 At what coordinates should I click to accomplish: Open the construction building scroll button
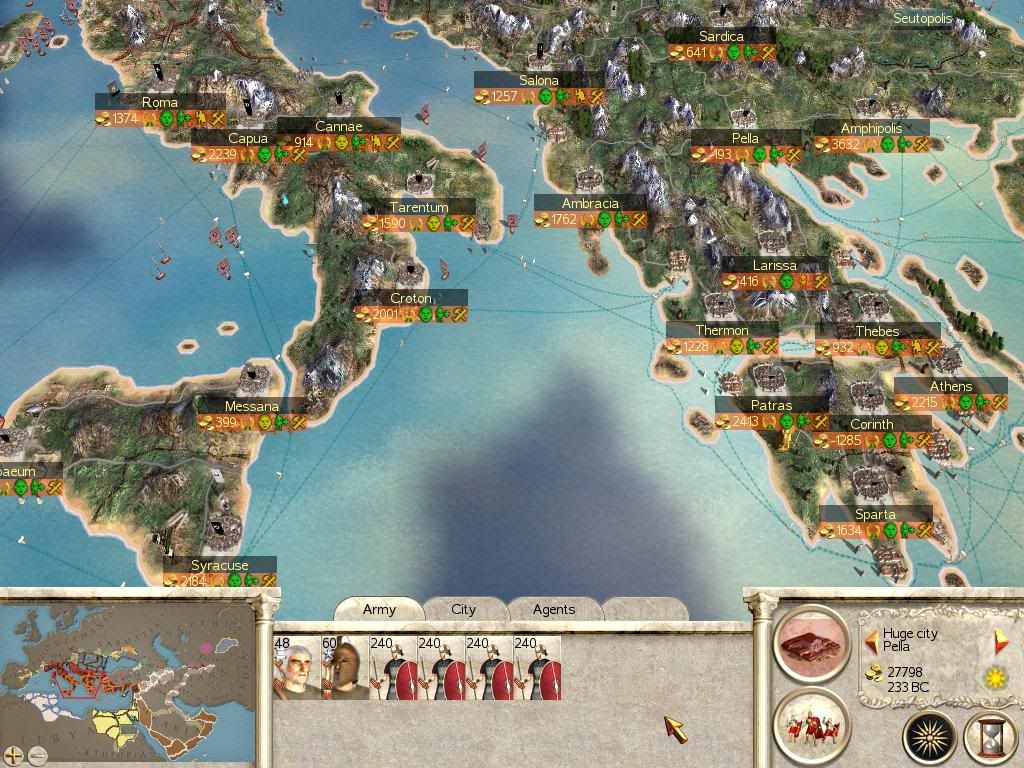click(811, 642)
